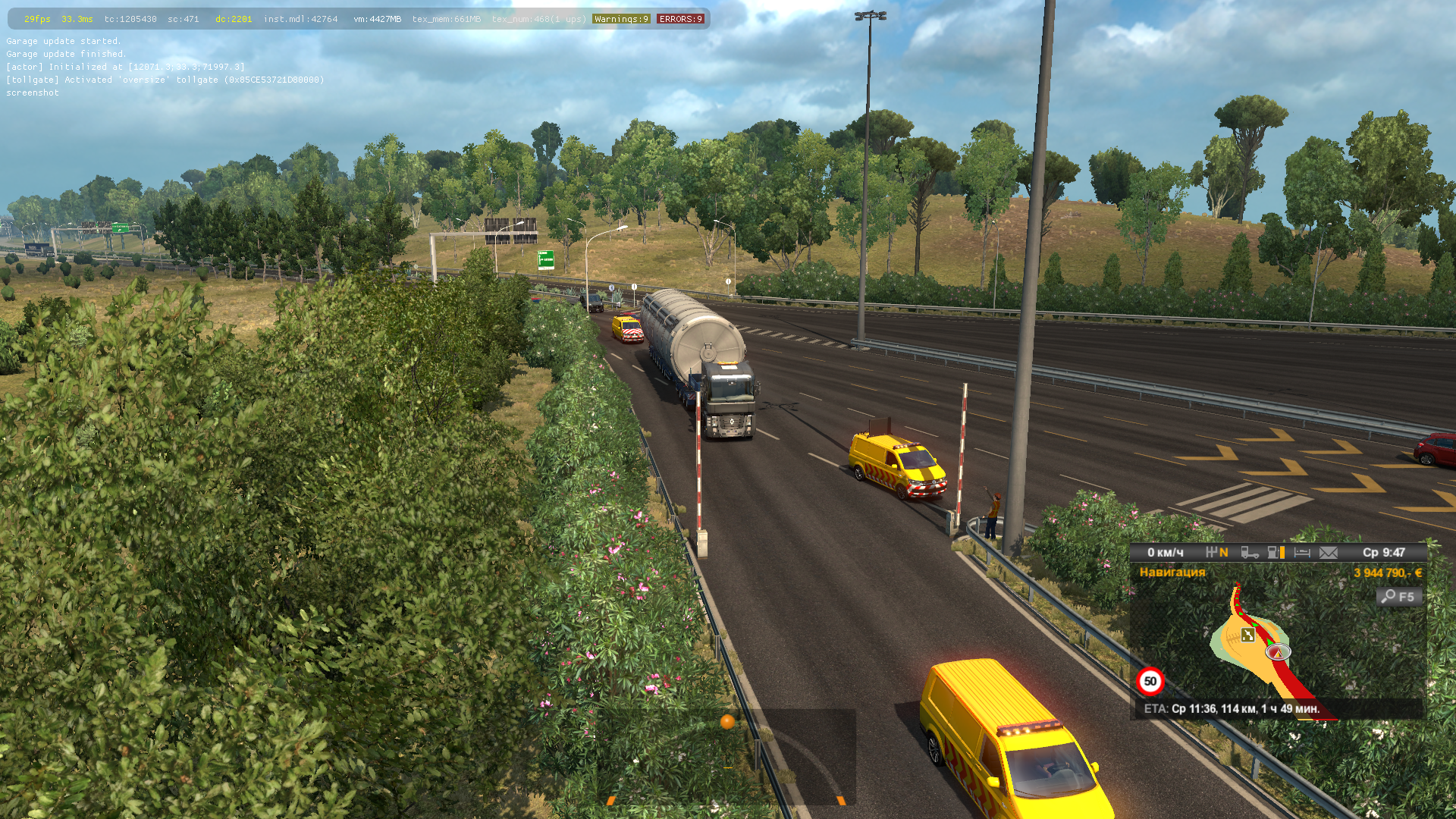Show the truck damage status icon
Viewport: 1456px width, 819px height.
click(1250, 553)
